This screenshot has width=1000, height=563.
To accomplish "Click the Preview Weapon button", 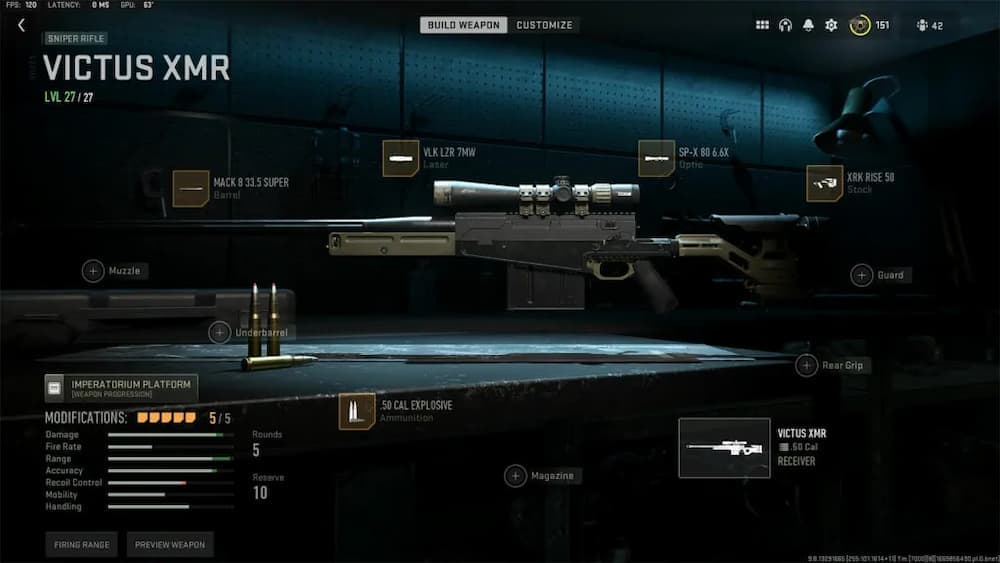I will click(170, 545).
